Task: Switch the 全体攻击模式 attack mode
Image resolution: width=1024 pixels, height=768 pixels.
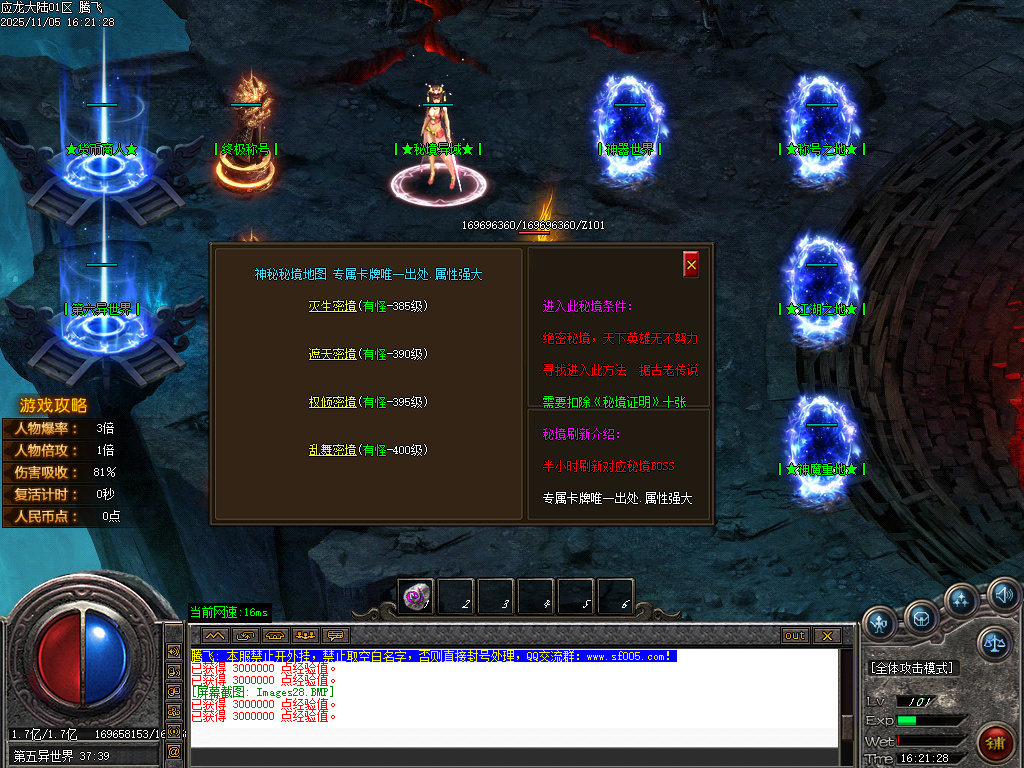Action: (912, 668)
